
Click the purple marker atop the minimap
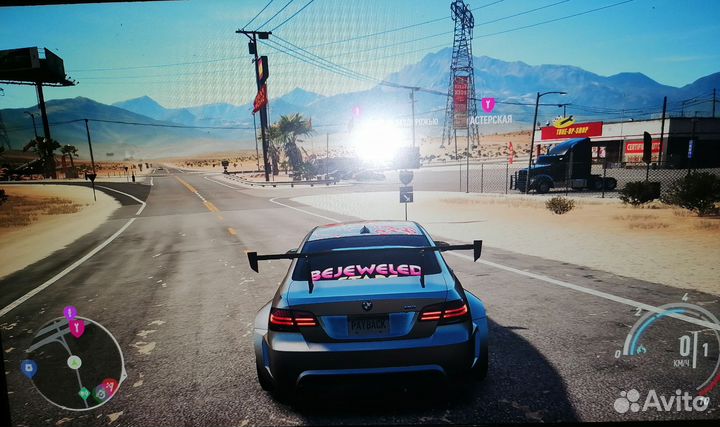point(69,312)
